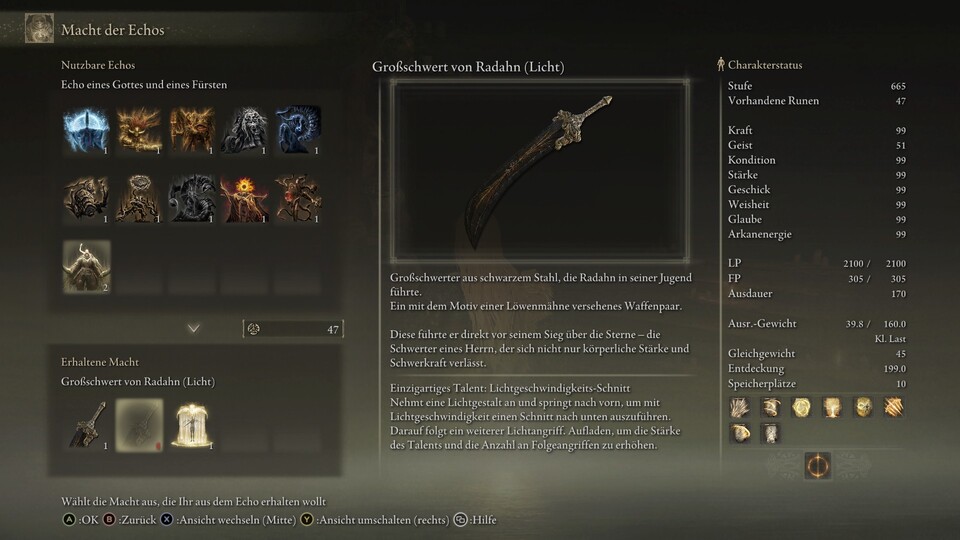The width and height of the screenshot is (960, 540).
Task: Select the fiery golden beast face echo
Action: 139,129
